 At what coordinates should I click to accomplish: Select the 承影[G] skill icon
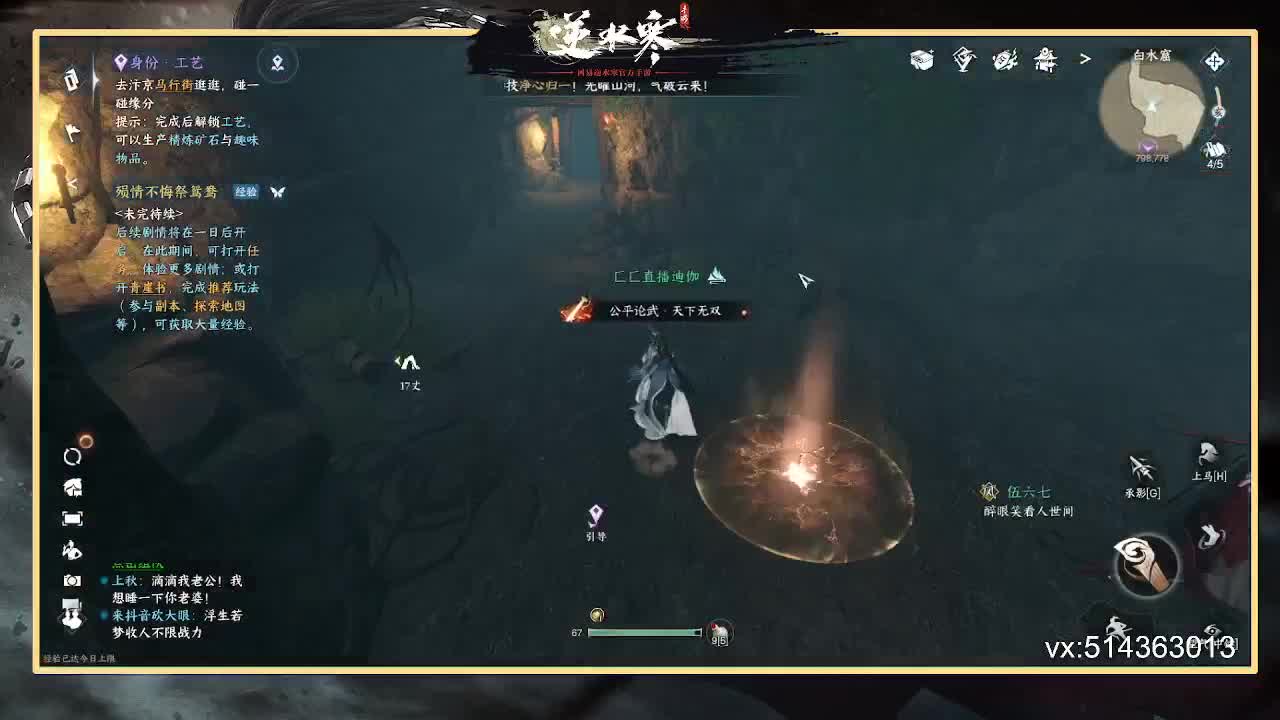pos(1141,467)
